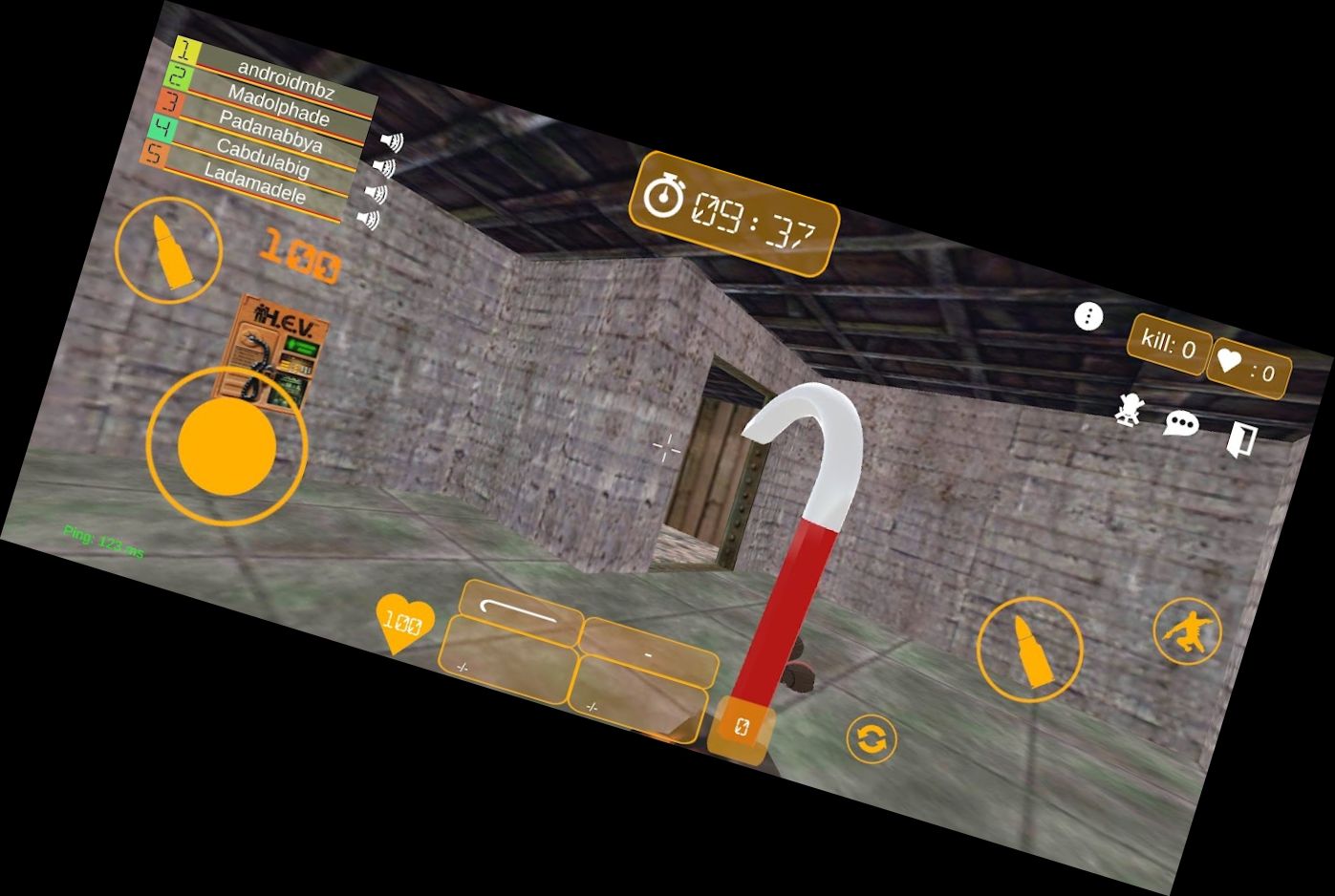The image size is (1335, 896).
Task: Tap the left-side bullet fire button
Action: coord(169,250)
